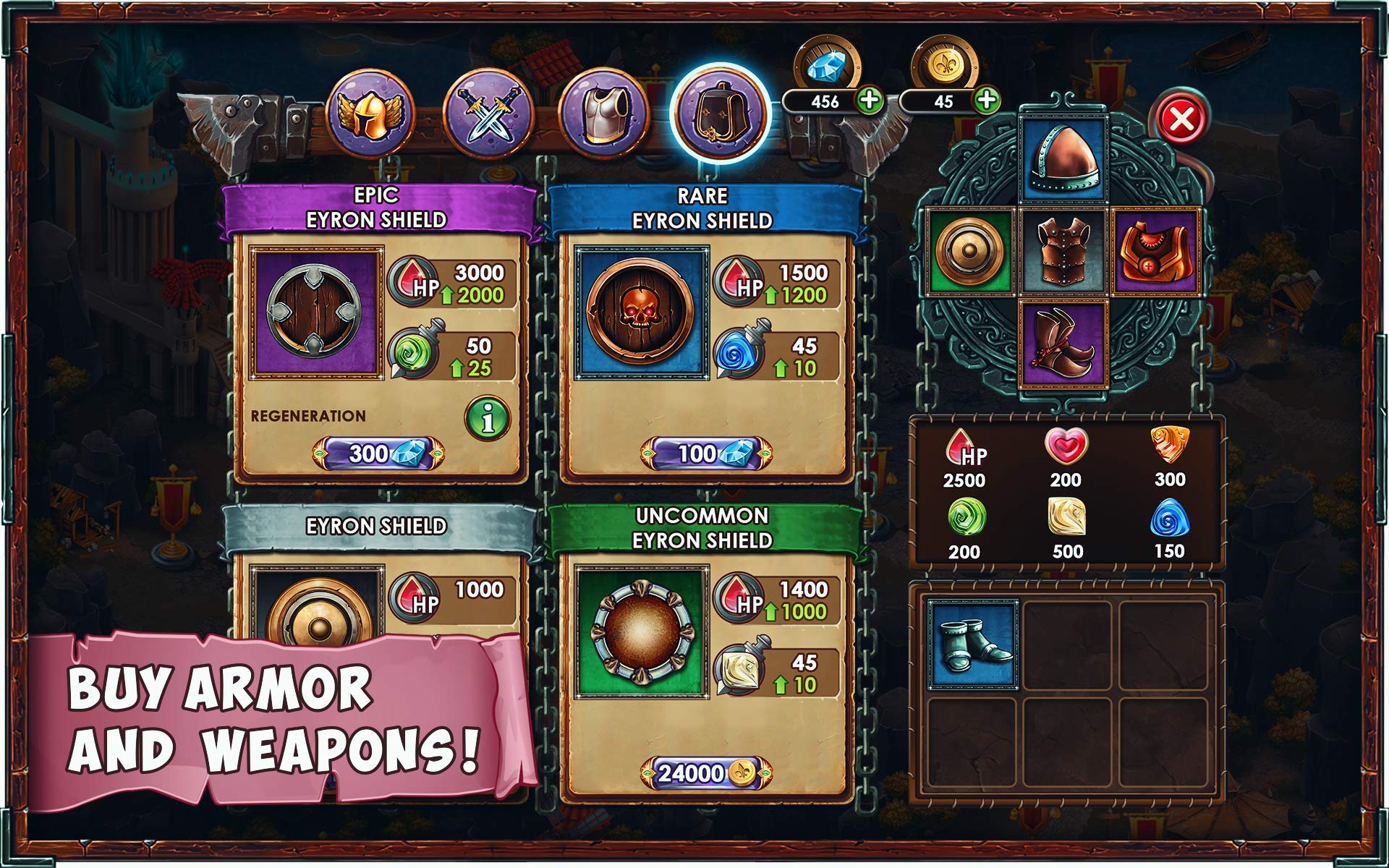Click the gems currency icon
The width and height of the screenshot is (1389, 868).
pos(827,65)
